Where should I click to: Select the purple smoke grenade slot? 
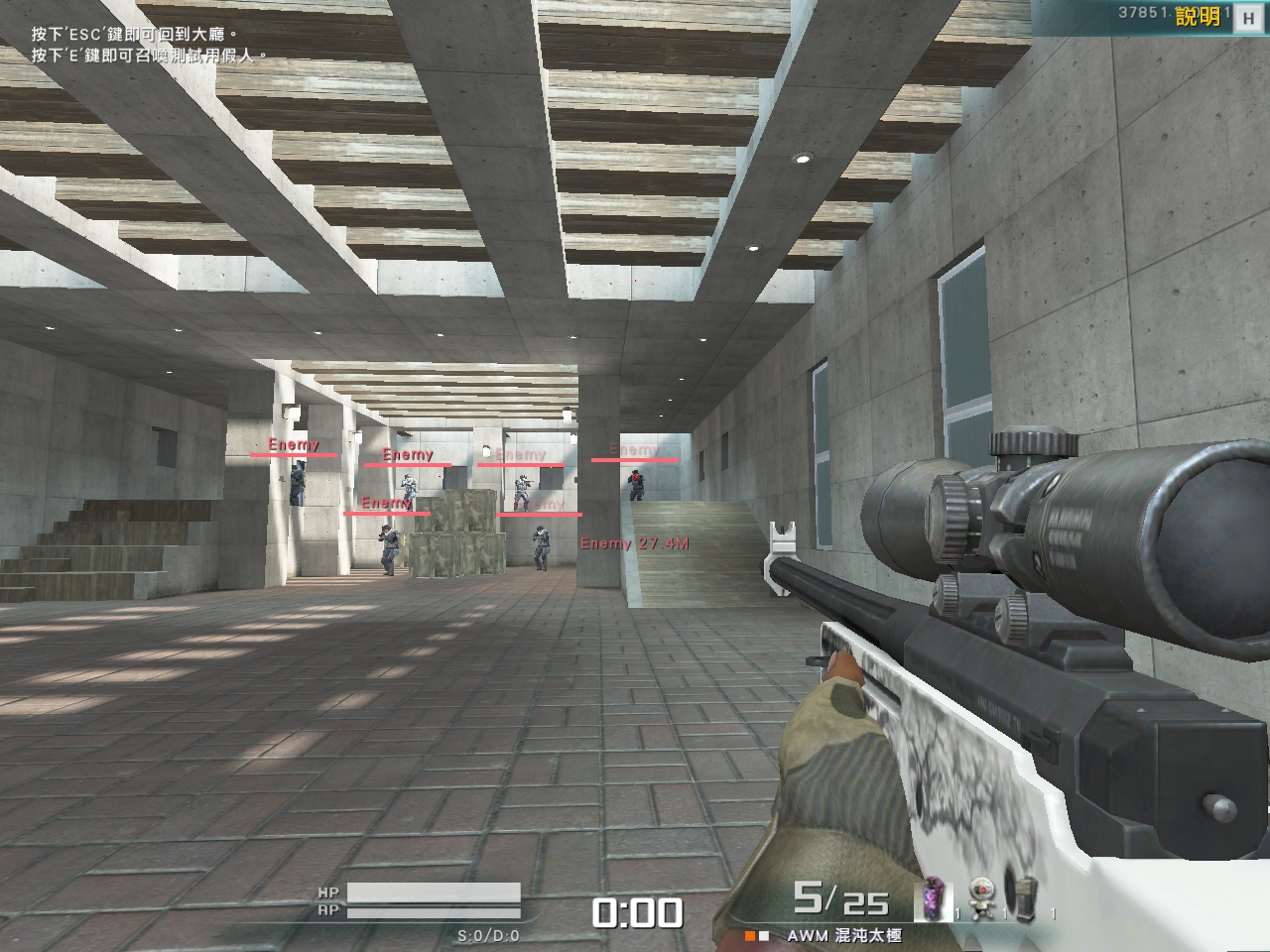coord(934,900)
